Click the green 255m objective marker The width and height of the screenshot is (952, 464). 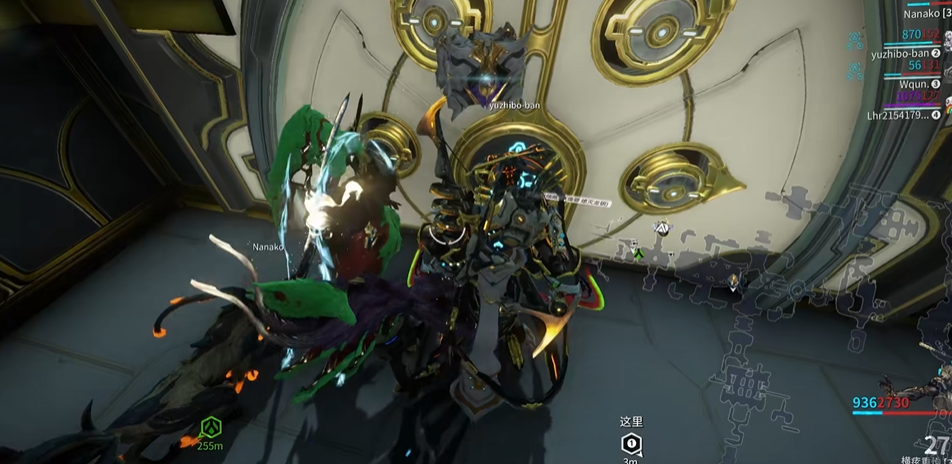coord(209,430)
